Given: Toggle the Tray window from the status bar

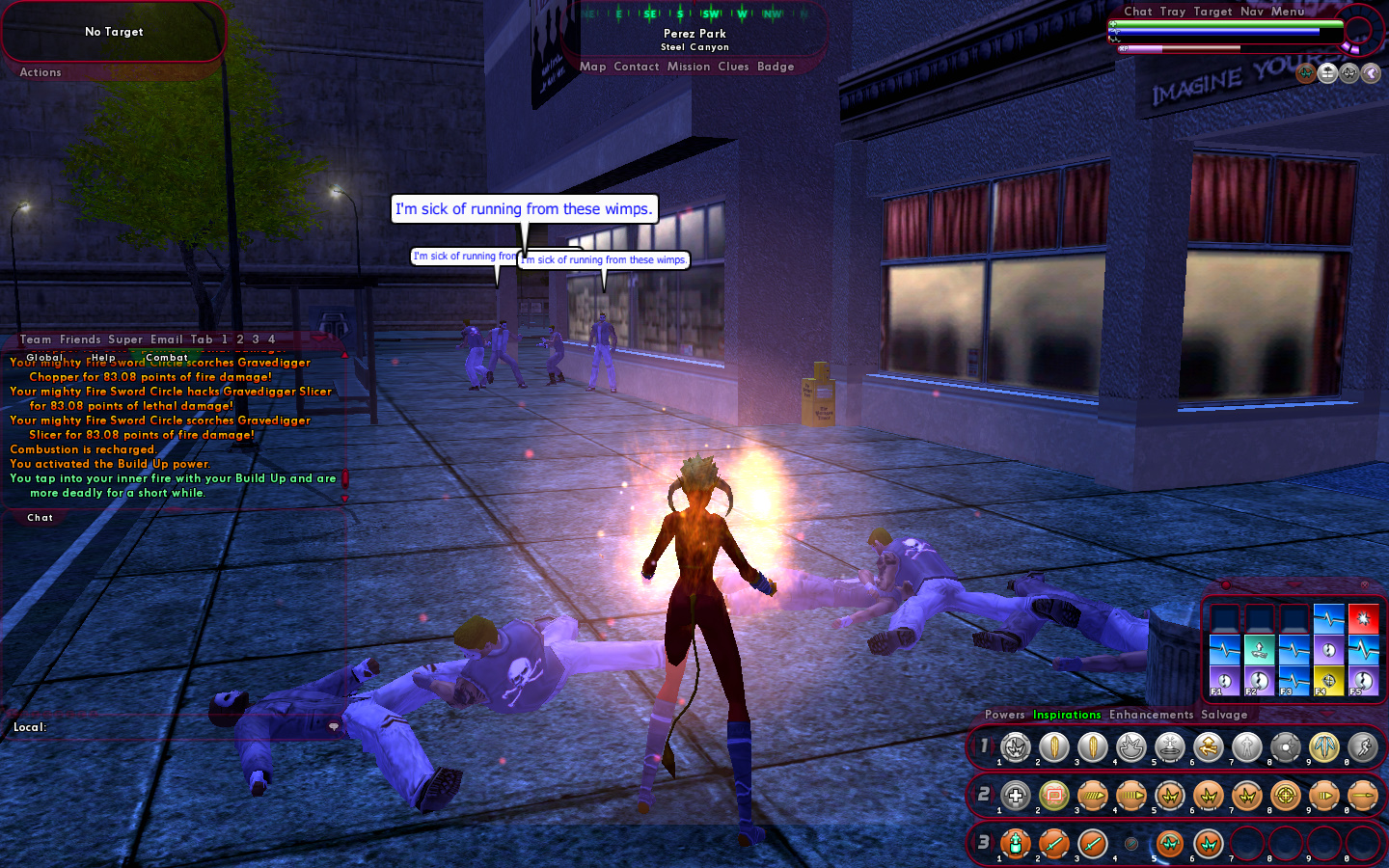Looking at the screenshot, I should click(x=1173, y=12).
